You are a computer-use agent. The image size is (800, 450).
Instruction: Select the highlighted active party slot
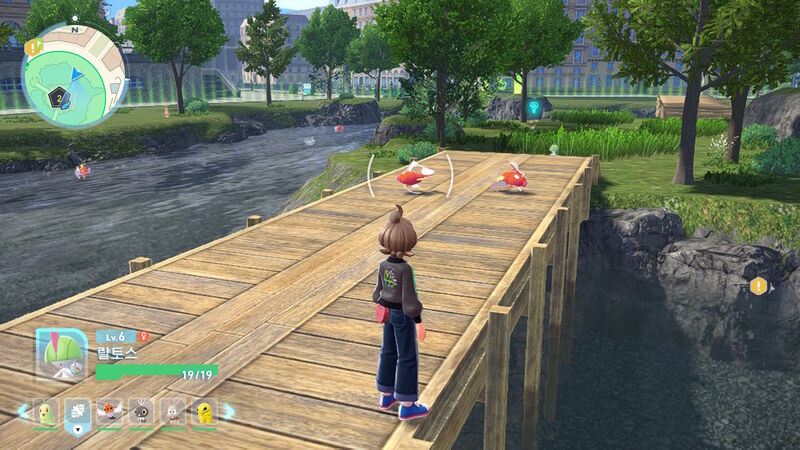[78, 412]
